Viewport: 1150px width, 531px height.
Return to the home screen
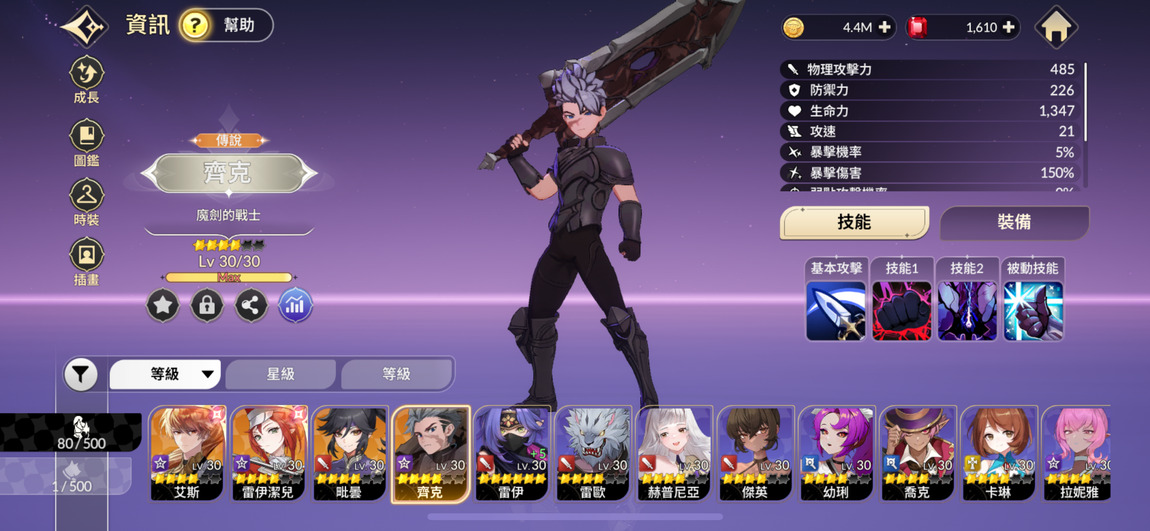pos(1056,28)
